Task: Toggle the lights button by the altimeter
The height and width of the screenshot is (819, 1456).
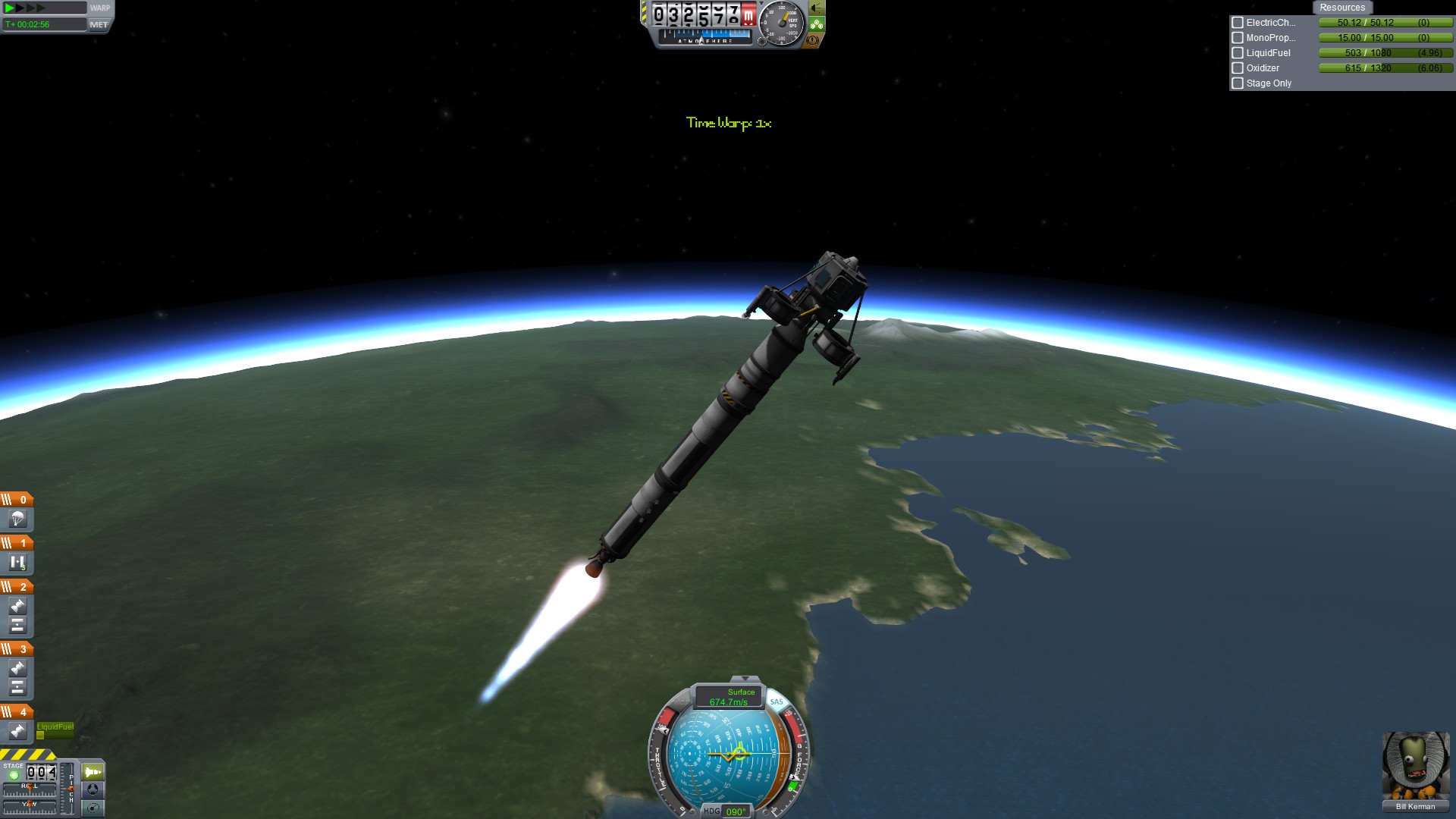Action: [817, 8]
